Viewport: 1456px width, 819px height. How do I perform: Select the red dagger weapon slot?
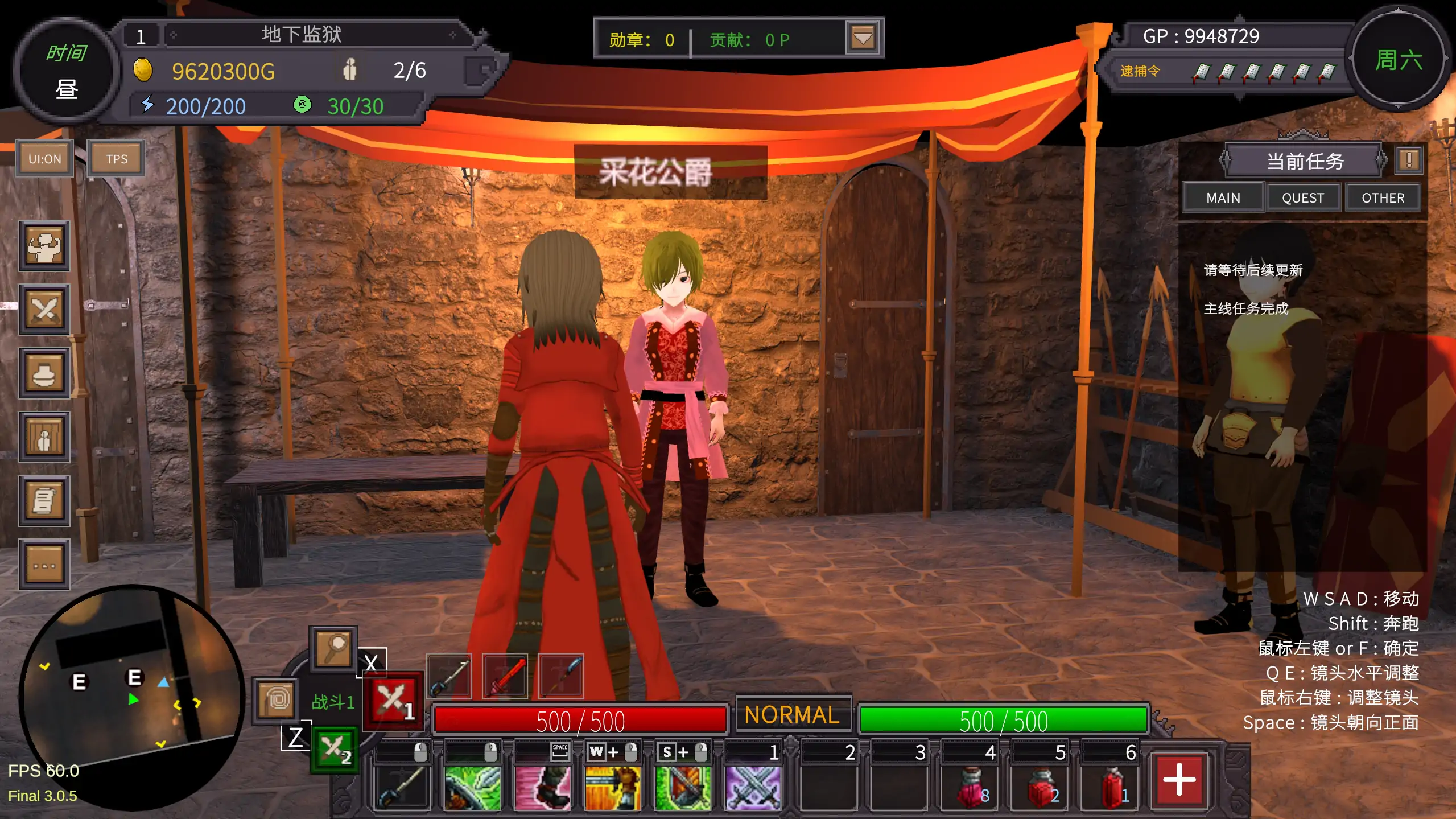click(x=504, y=676)
